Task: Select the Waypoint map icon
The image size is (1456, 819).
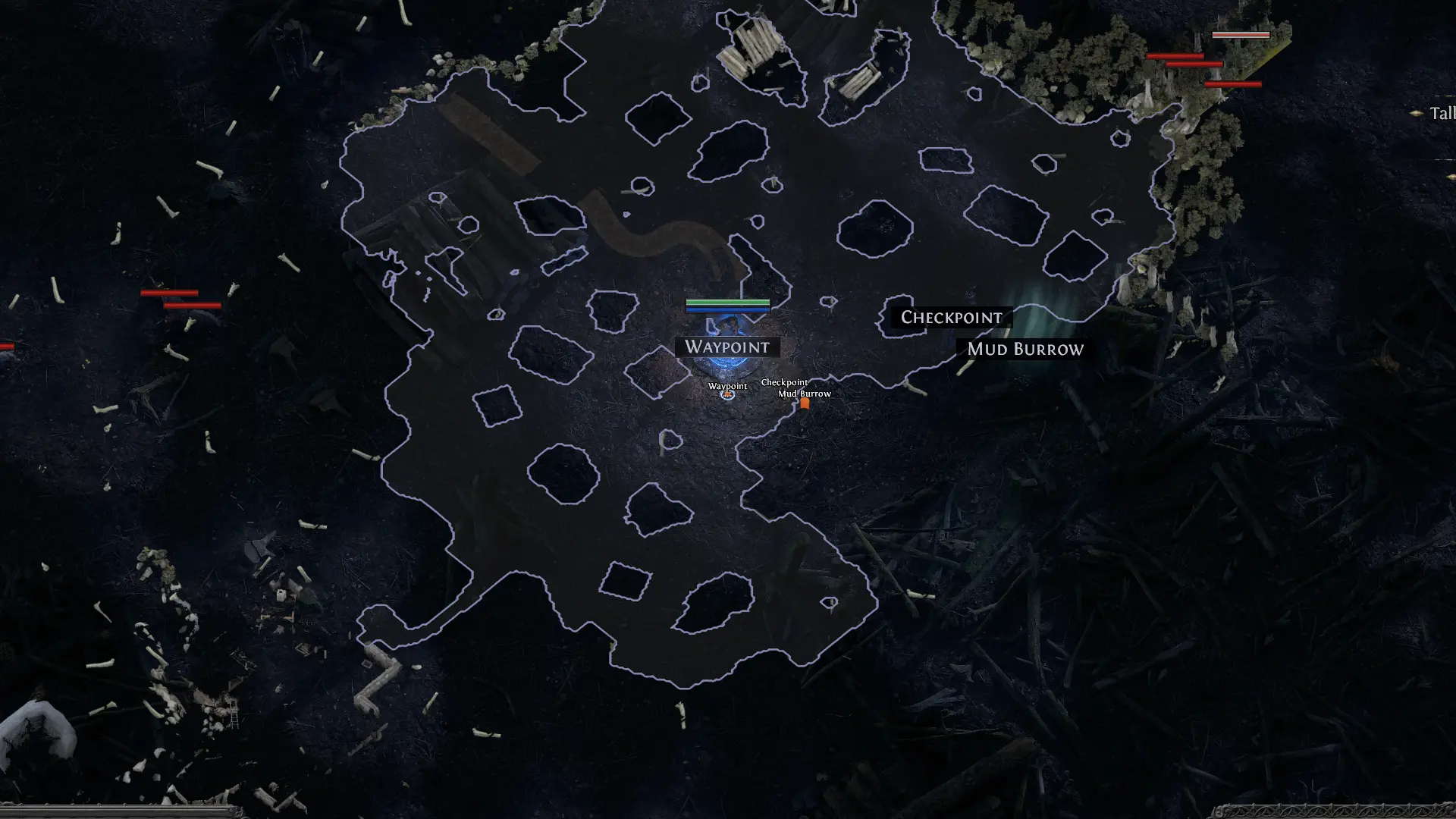Action: click(x=728, y=396)
